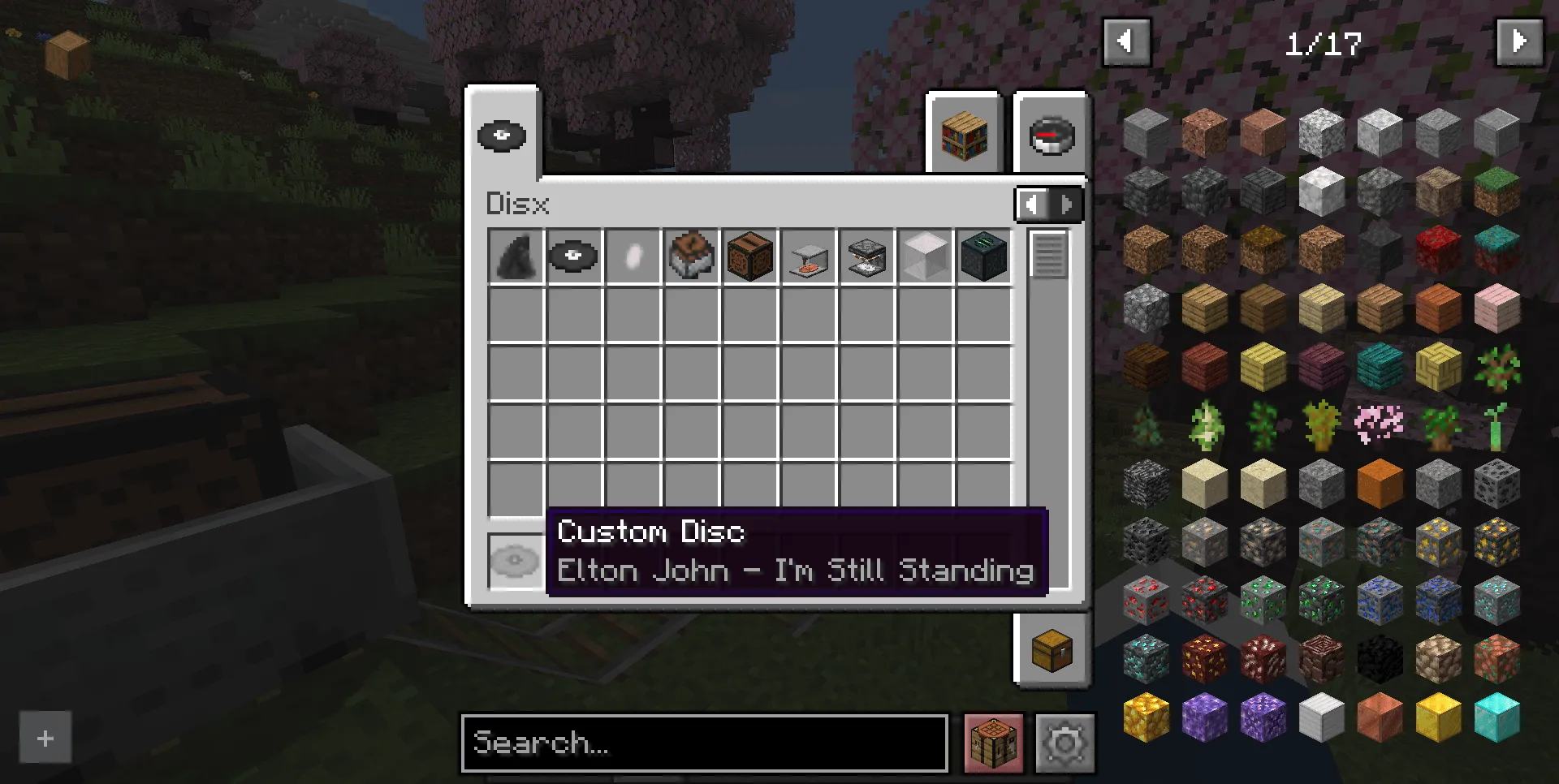Go to the next JEI item page
Viewport: 1559px width, 784px height.
click(1520, 41)
